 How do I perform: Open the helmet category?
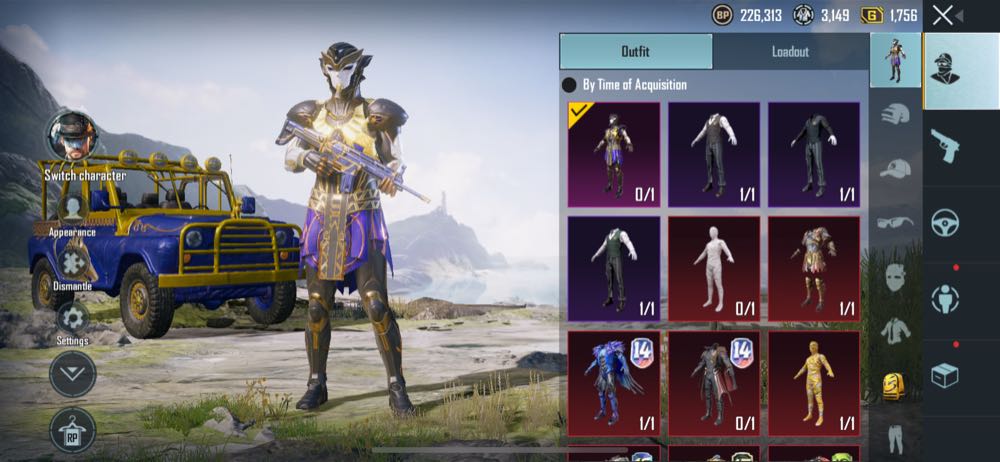click(895, 115)
